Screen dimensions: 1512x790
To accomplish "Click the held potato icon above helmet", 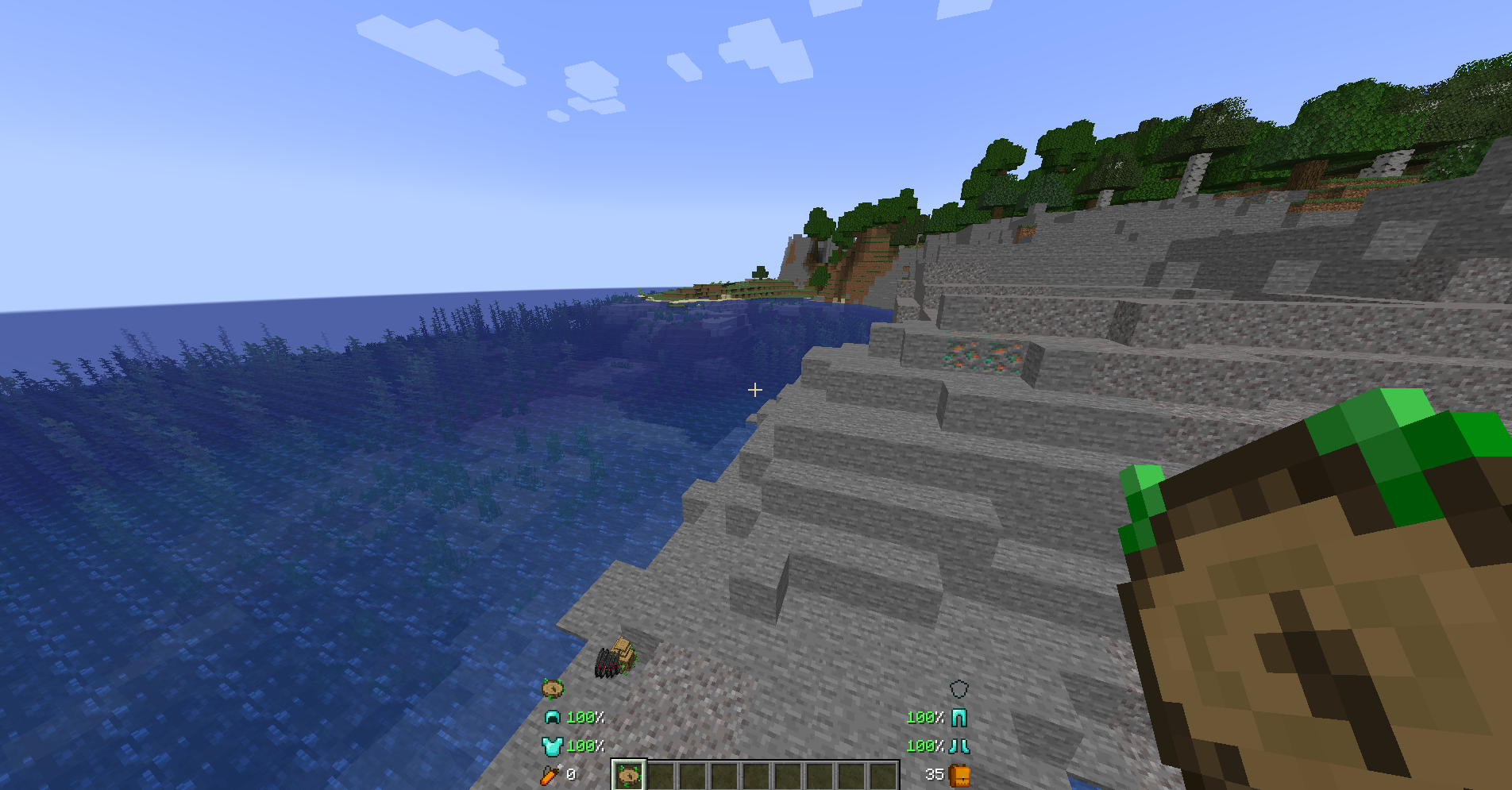I will point(553,688).
